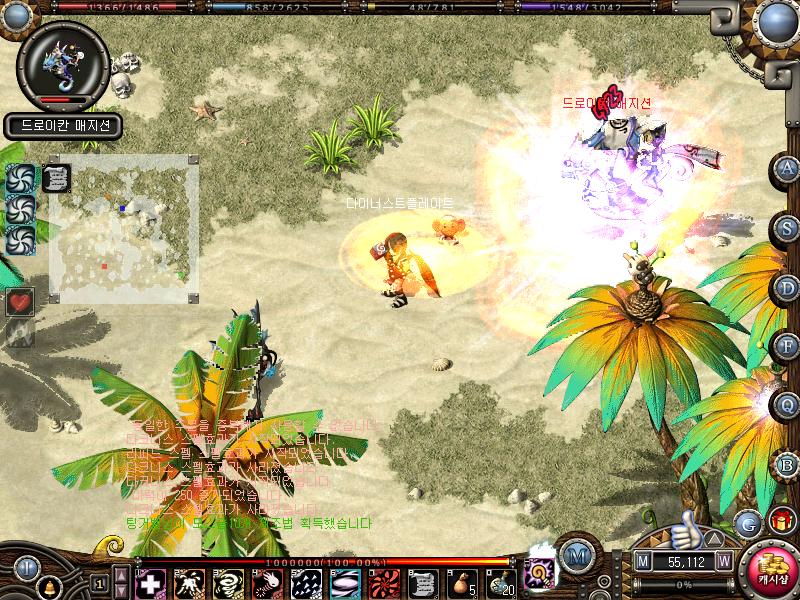Click the bell icon at bottom left

click(x=47, y=585)
